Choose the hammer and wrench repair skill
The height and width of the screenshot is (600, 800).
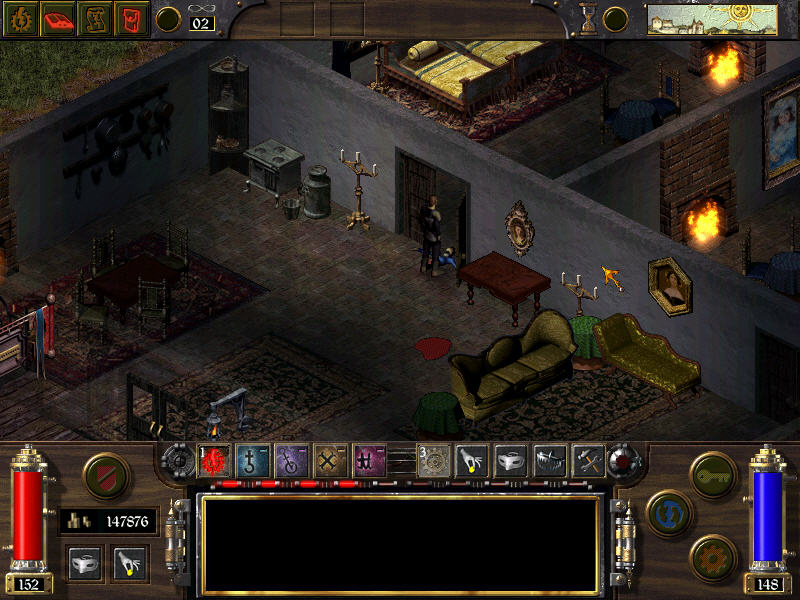click(588, 460)
